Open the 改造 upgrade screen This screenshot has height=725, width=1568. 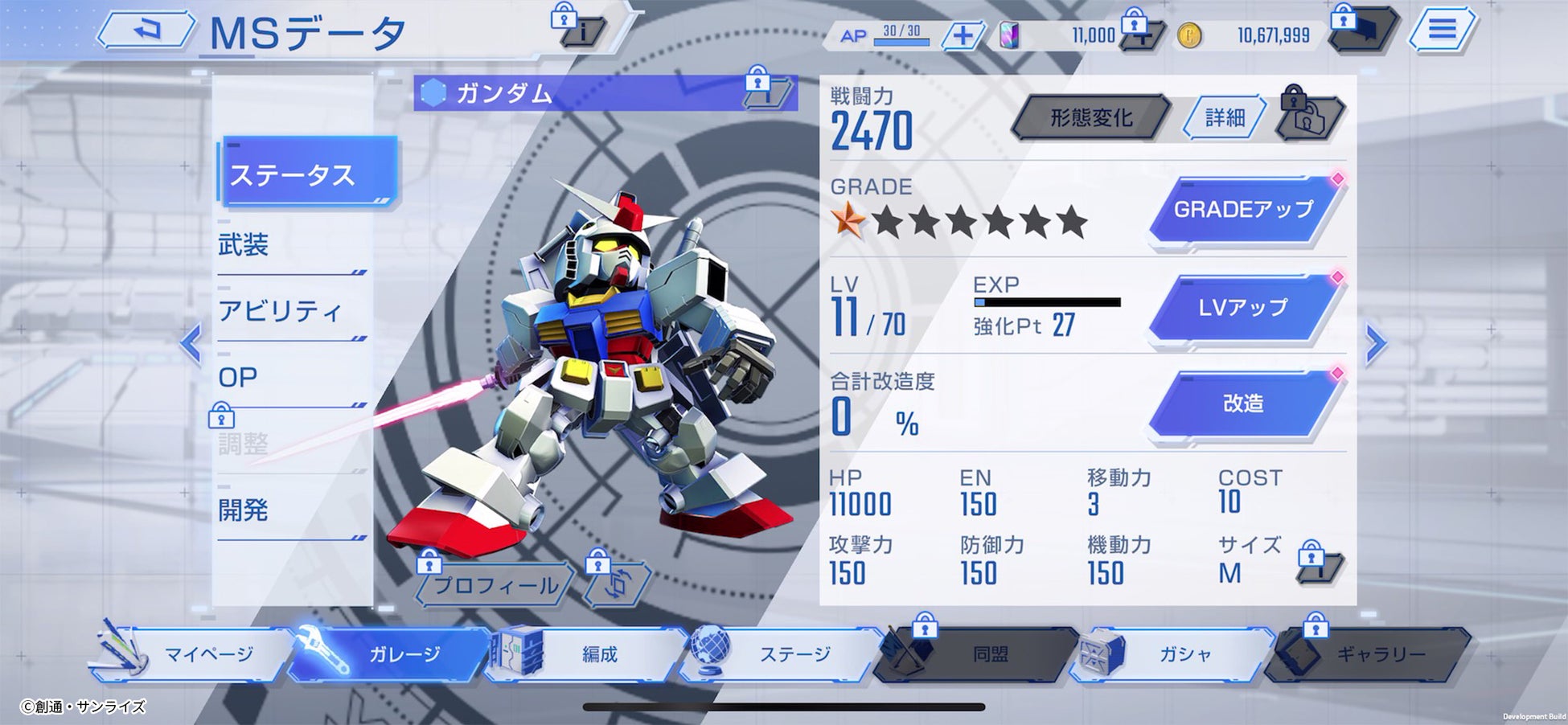[1242, 403]
